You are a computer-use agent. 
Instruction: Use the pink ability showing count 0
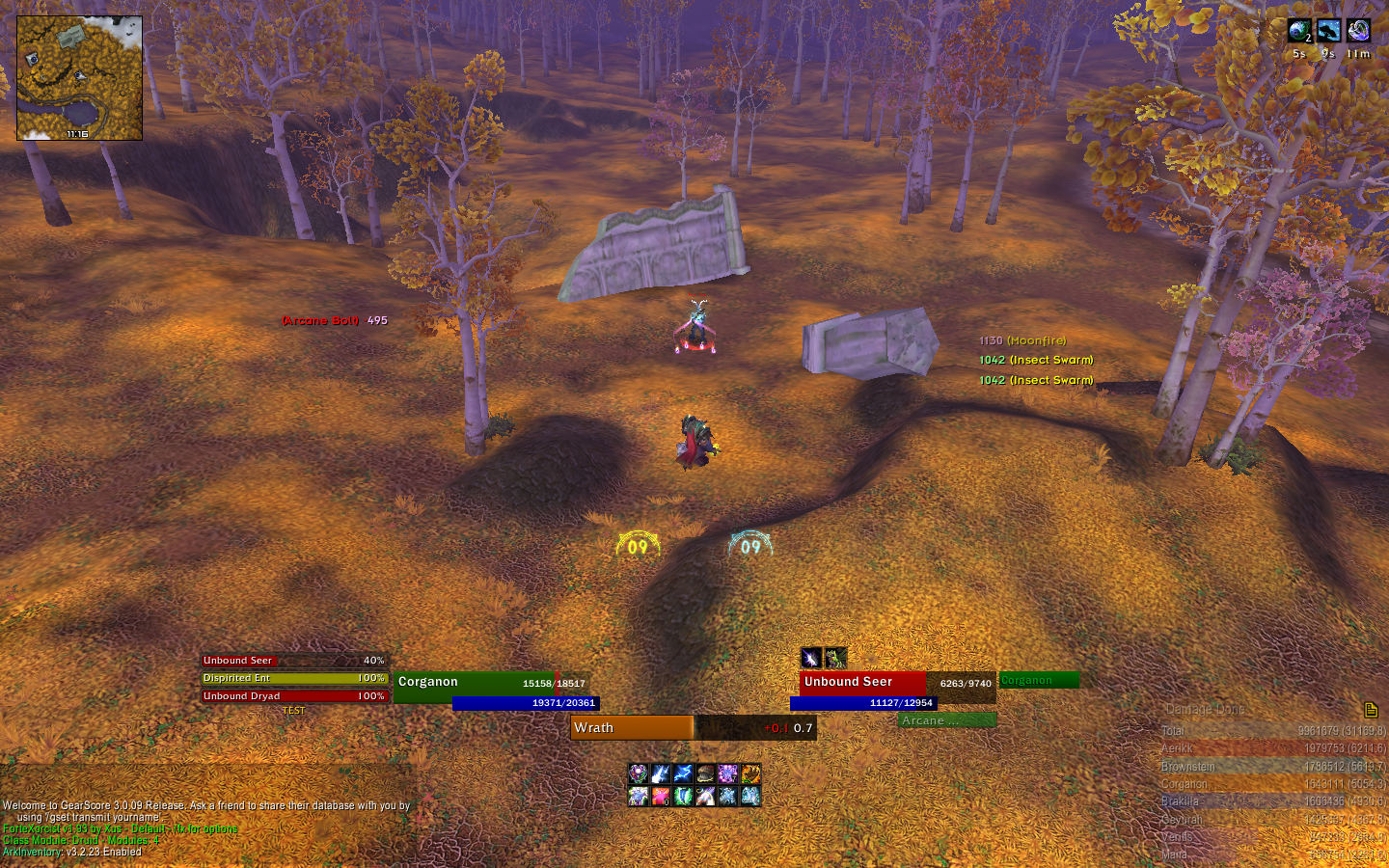click(661, 796)
